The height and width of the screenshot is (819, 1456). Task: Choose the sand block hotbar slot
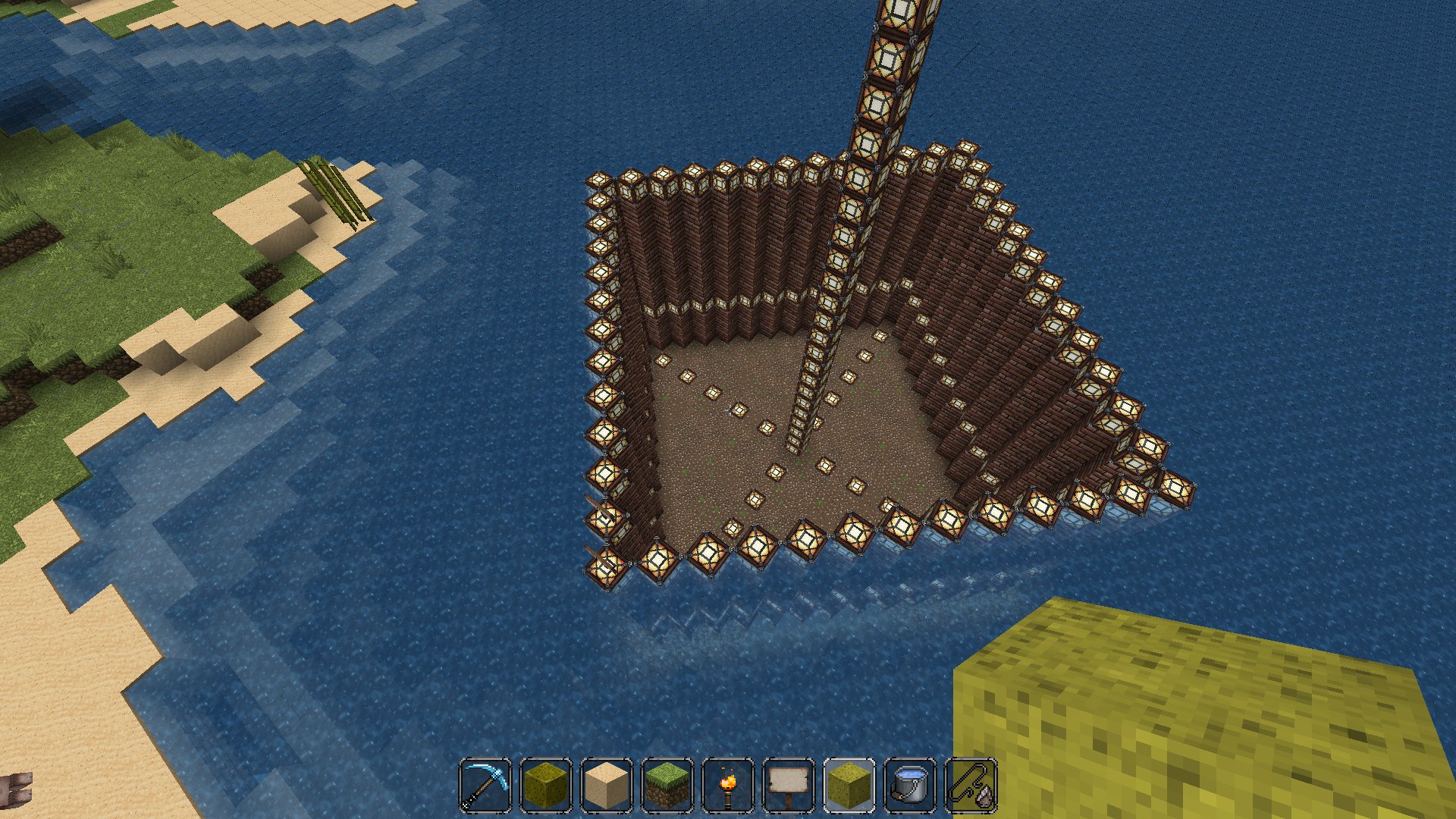(x=607, y=785)
